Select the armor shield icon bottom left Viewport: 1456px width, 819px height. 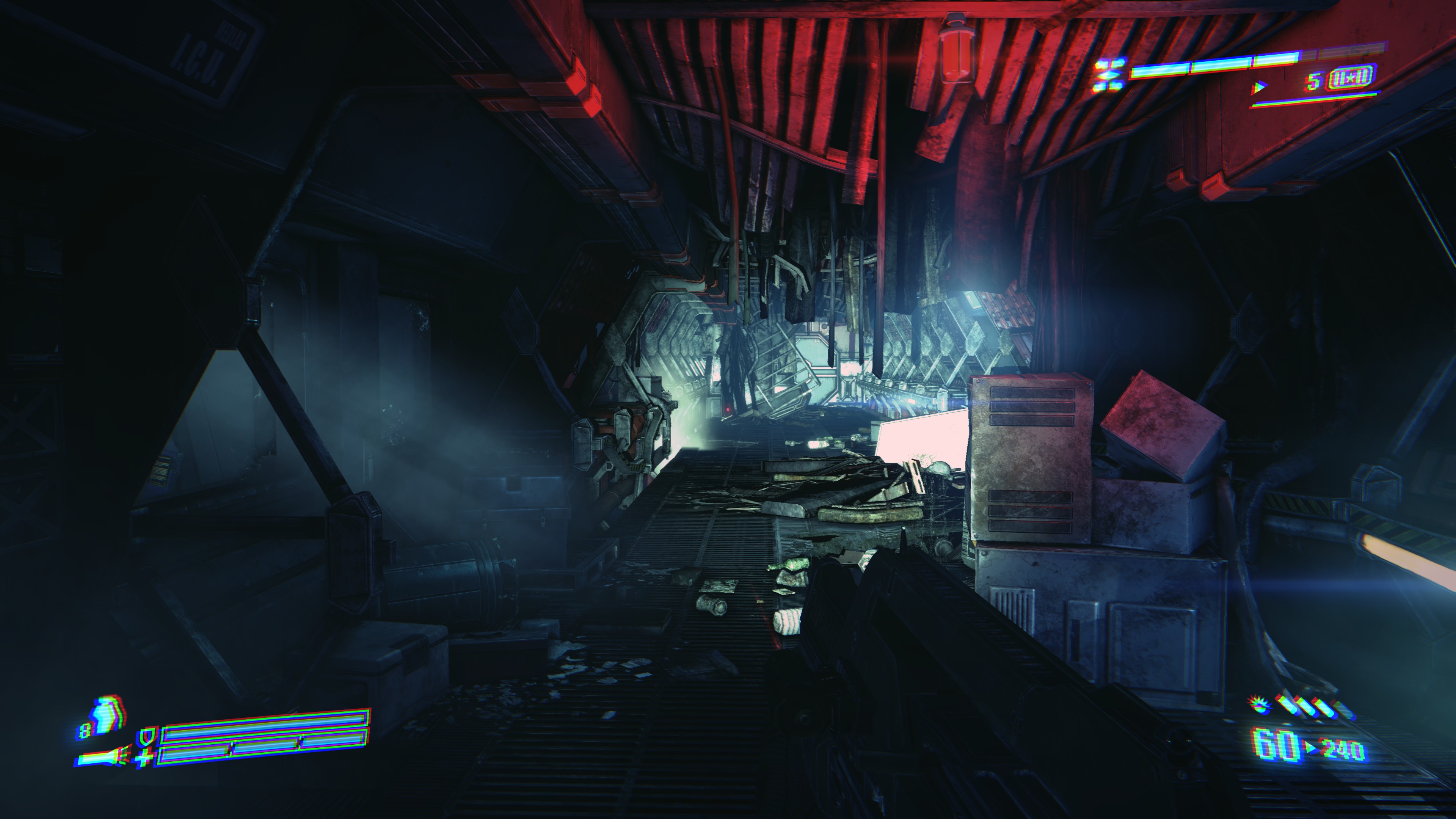[x=146, y=738]
